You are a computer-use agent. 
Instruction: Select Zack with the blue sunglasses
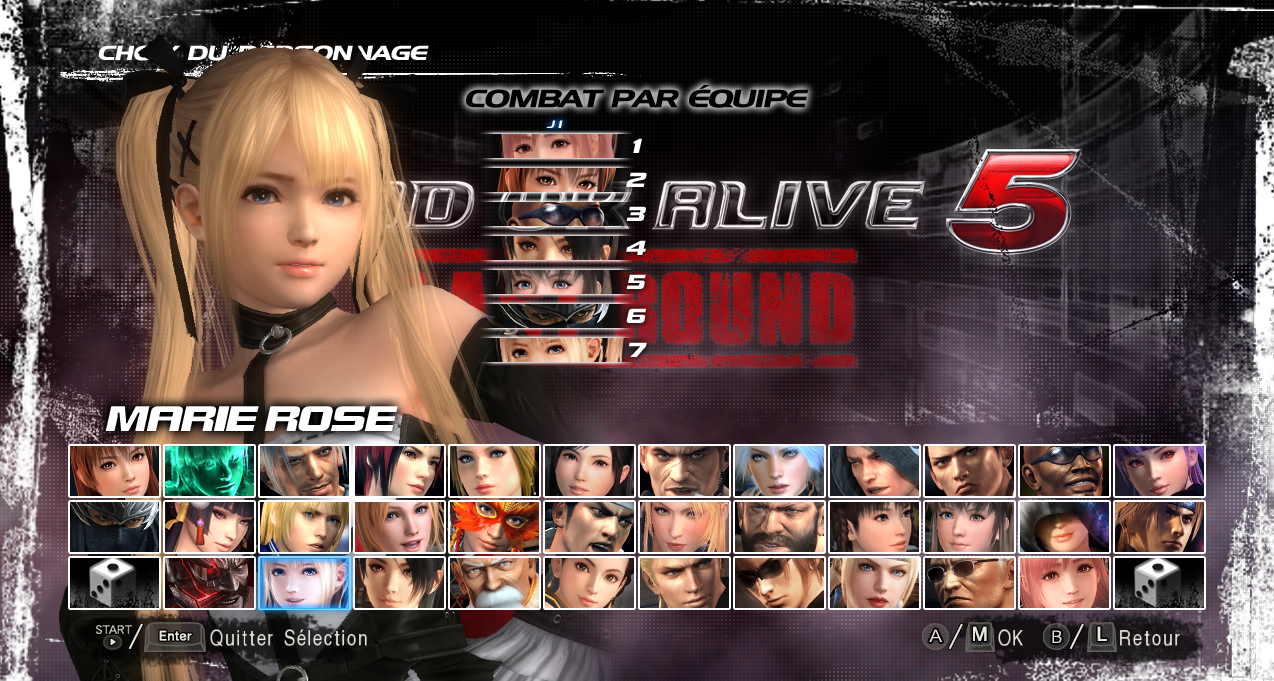point(1064,471)
